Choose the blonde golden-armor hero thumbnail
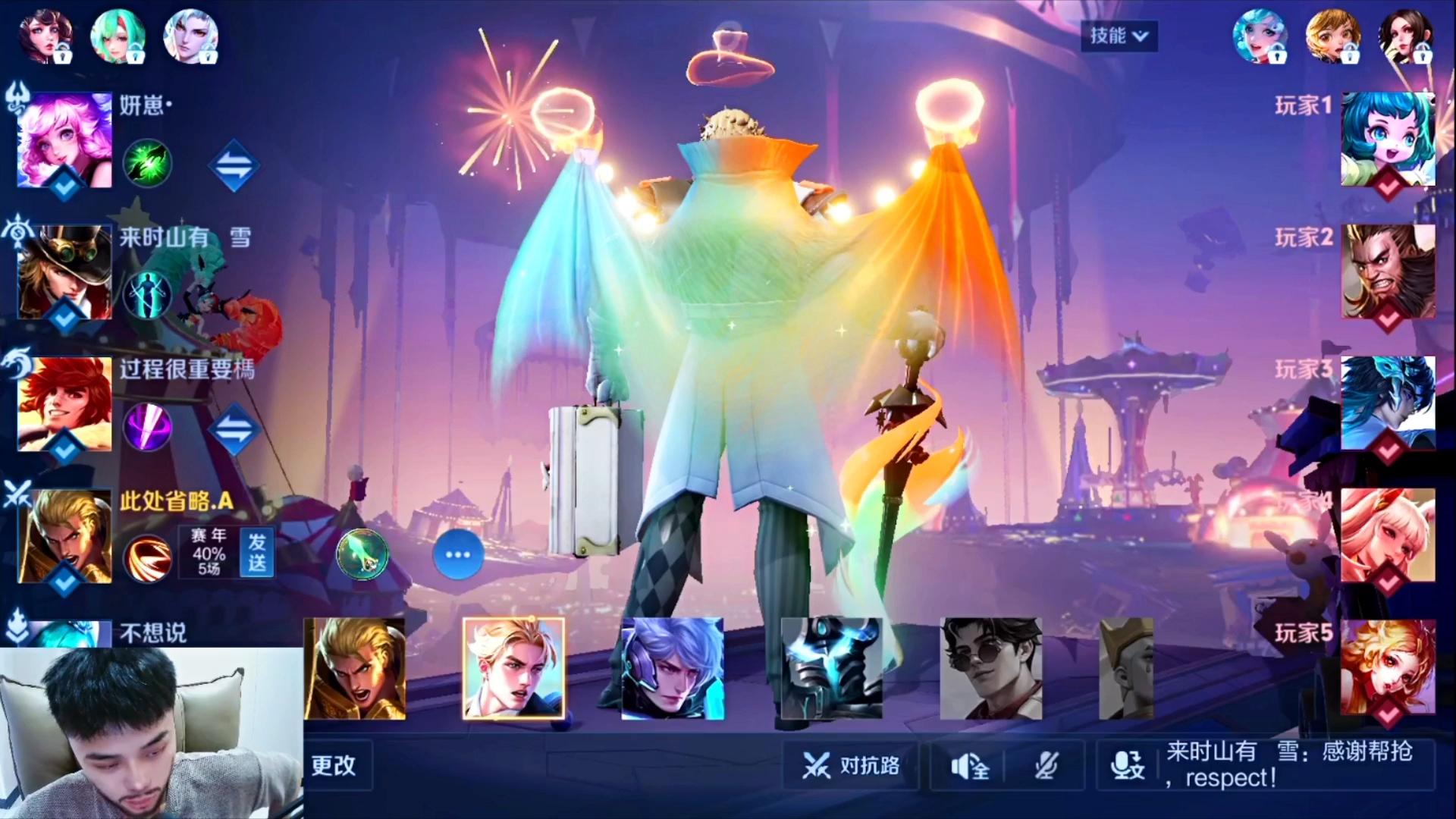Image resolution: width=1456 pixels, height=819 pixels. pyautogui.click(x=355, y=669)
